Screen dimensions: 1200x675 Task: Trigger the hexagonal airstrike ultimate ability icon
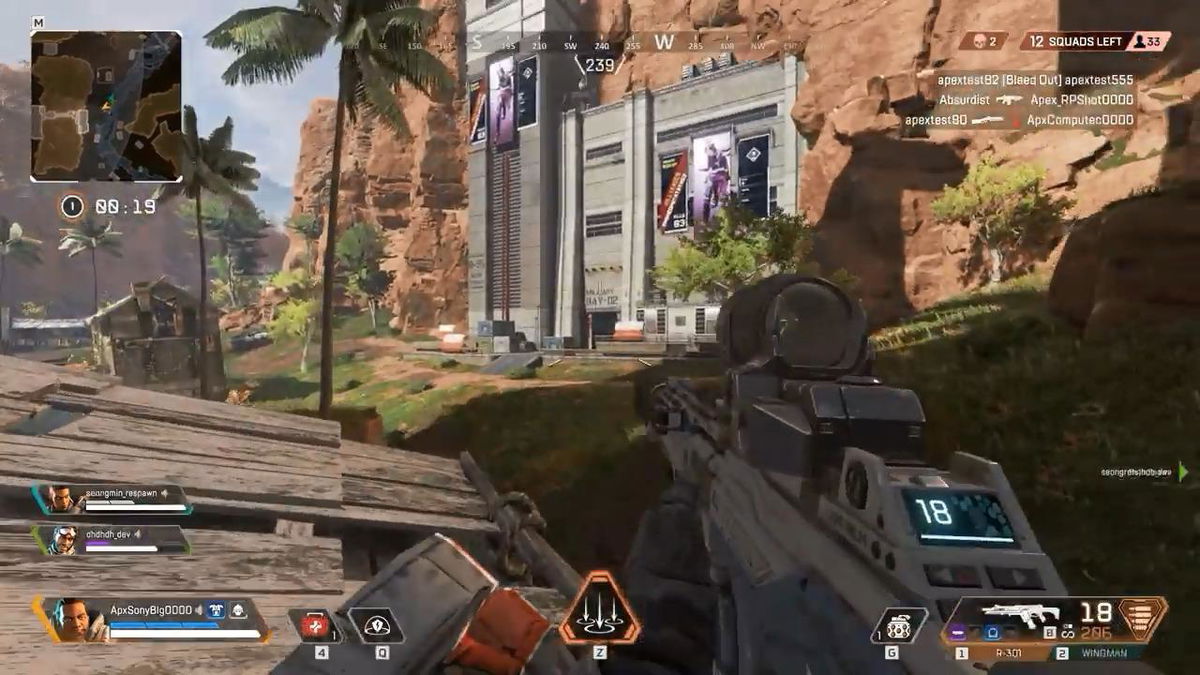pos(599,608)
